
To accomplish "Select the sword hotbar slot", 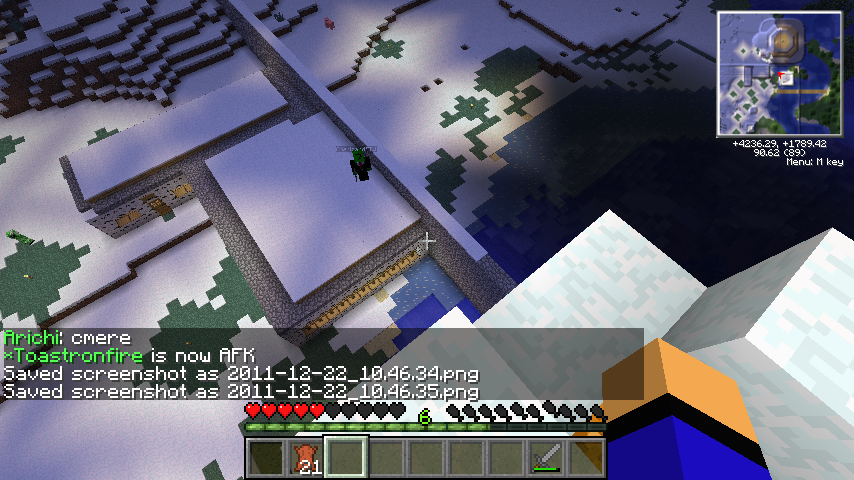I will 547,458.
